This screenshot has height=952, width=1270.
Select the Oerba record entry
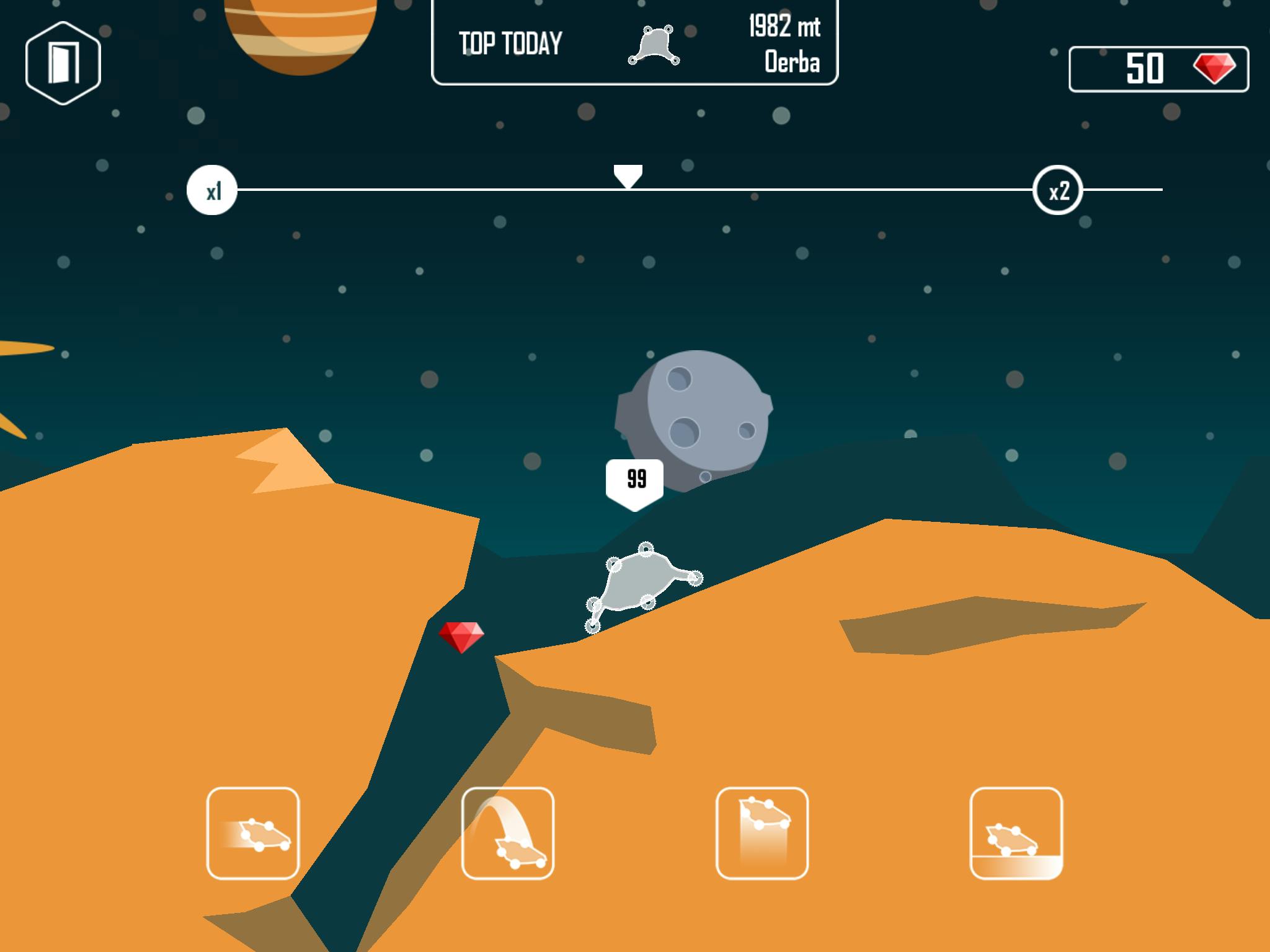pos(792,61)
